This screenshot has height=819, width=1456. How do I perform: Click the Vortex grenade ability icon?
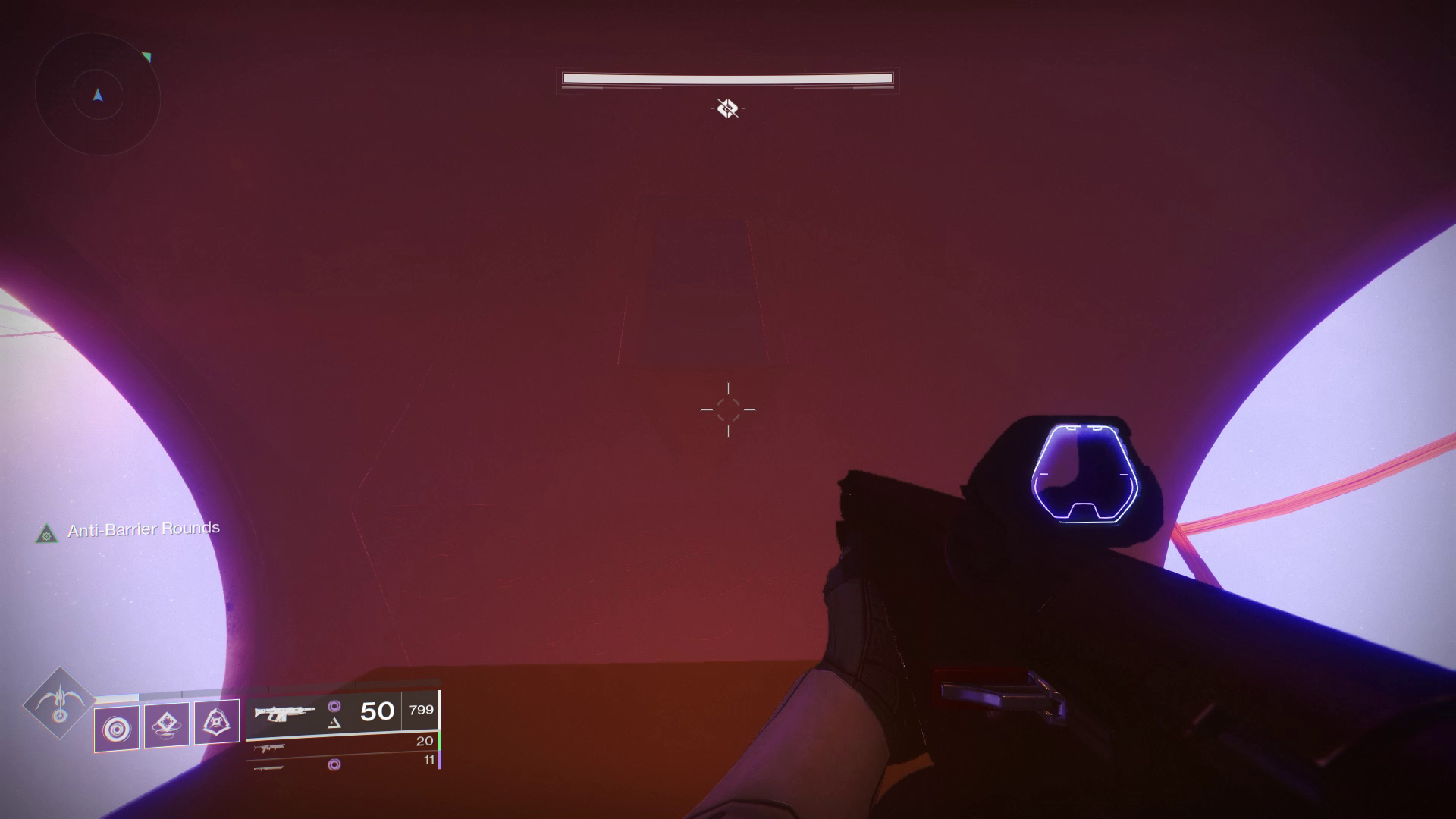118,726
